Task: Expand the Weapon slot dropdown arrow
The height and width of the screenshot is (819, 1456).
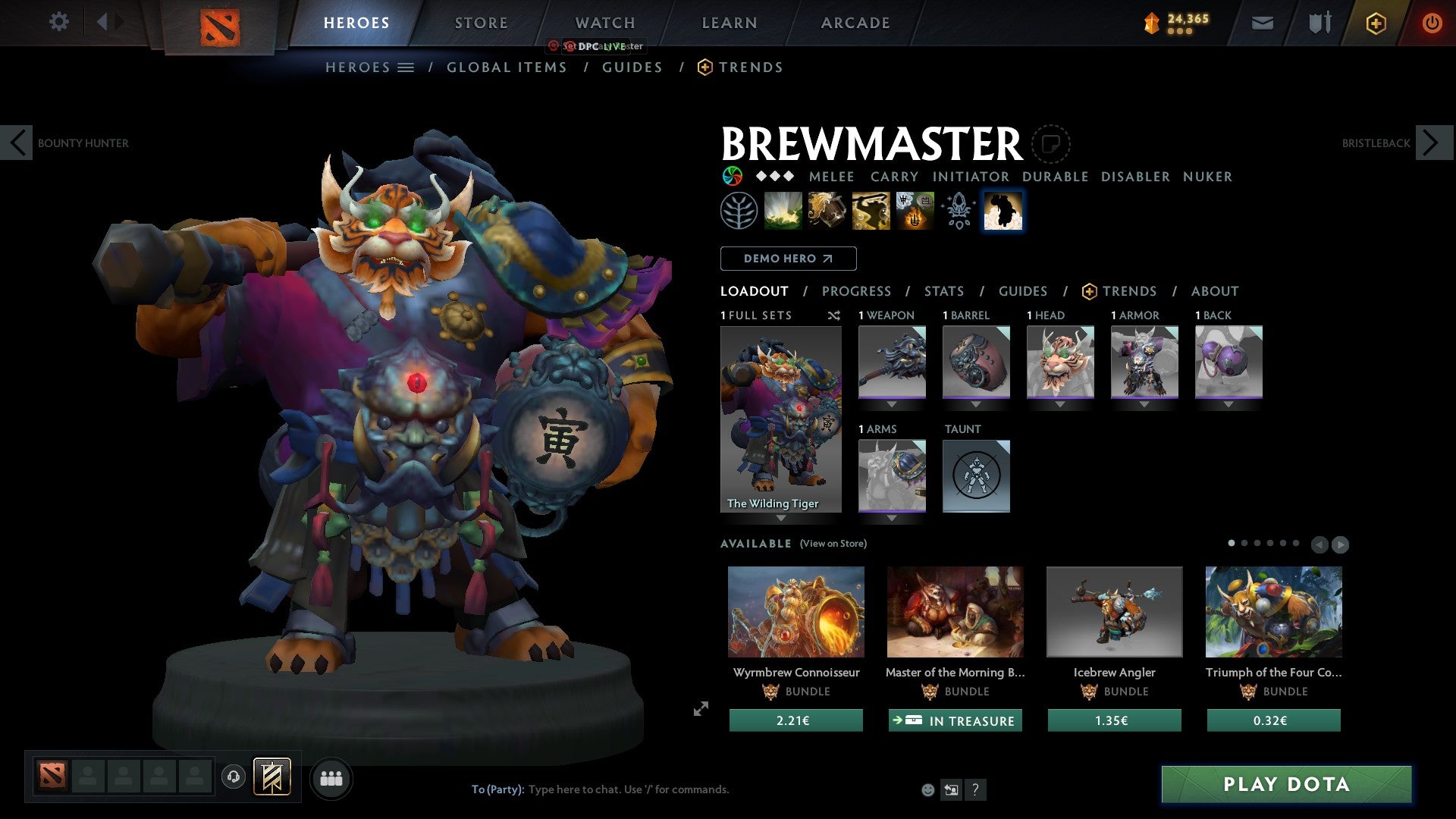Action: [x=891, y=403]
